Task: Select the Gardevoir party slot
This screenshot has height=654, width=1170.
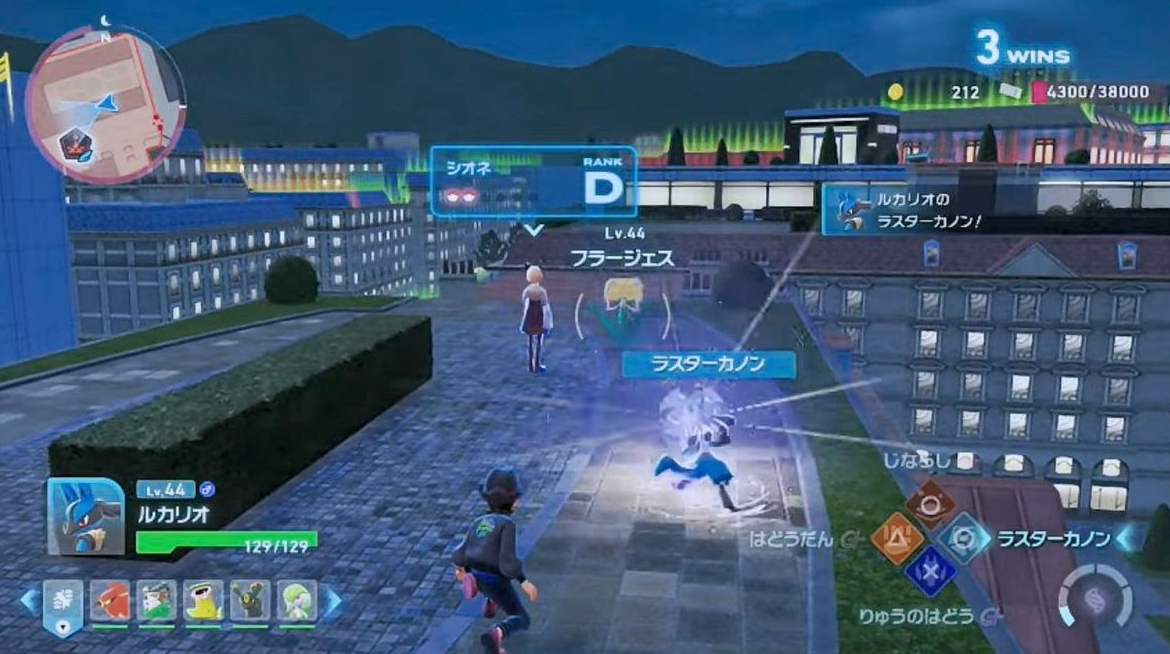Action: click(297, 601)
